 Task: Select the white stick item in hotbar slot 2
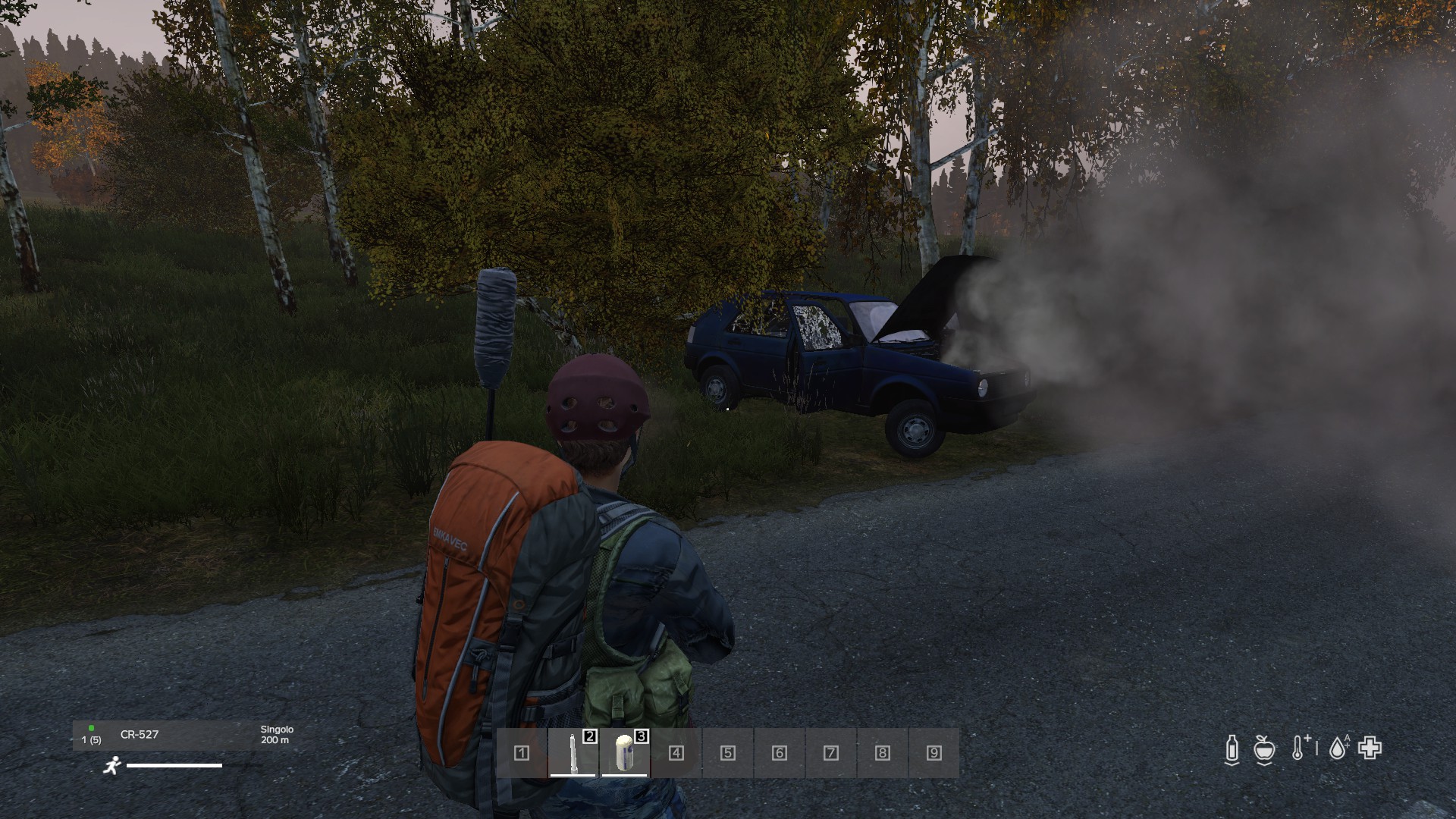(x=573, y=752)
